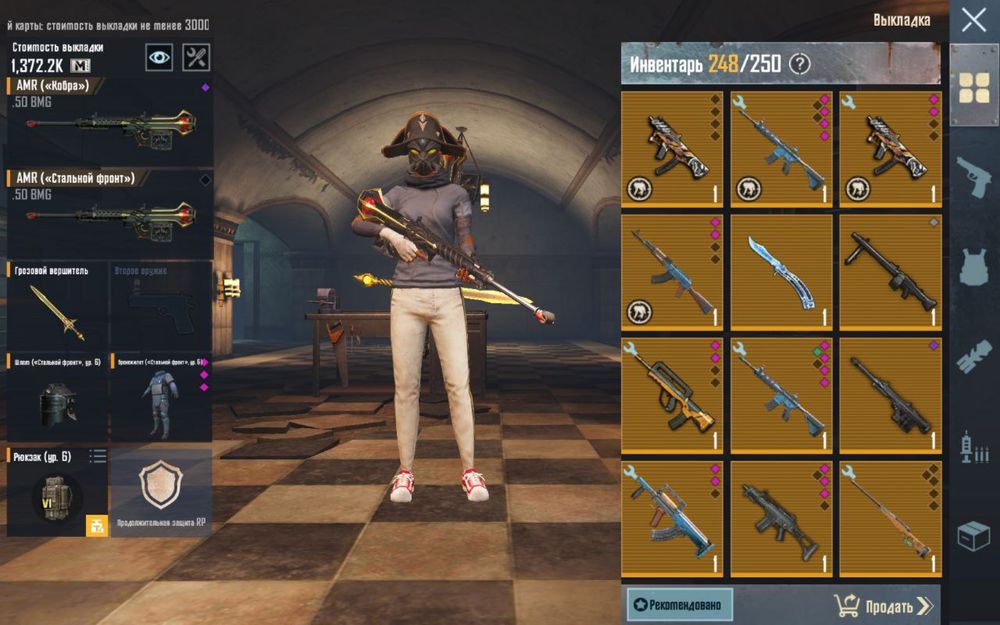Choose the golden sword melee slot

pyautogui.click(x=57, y=305)
